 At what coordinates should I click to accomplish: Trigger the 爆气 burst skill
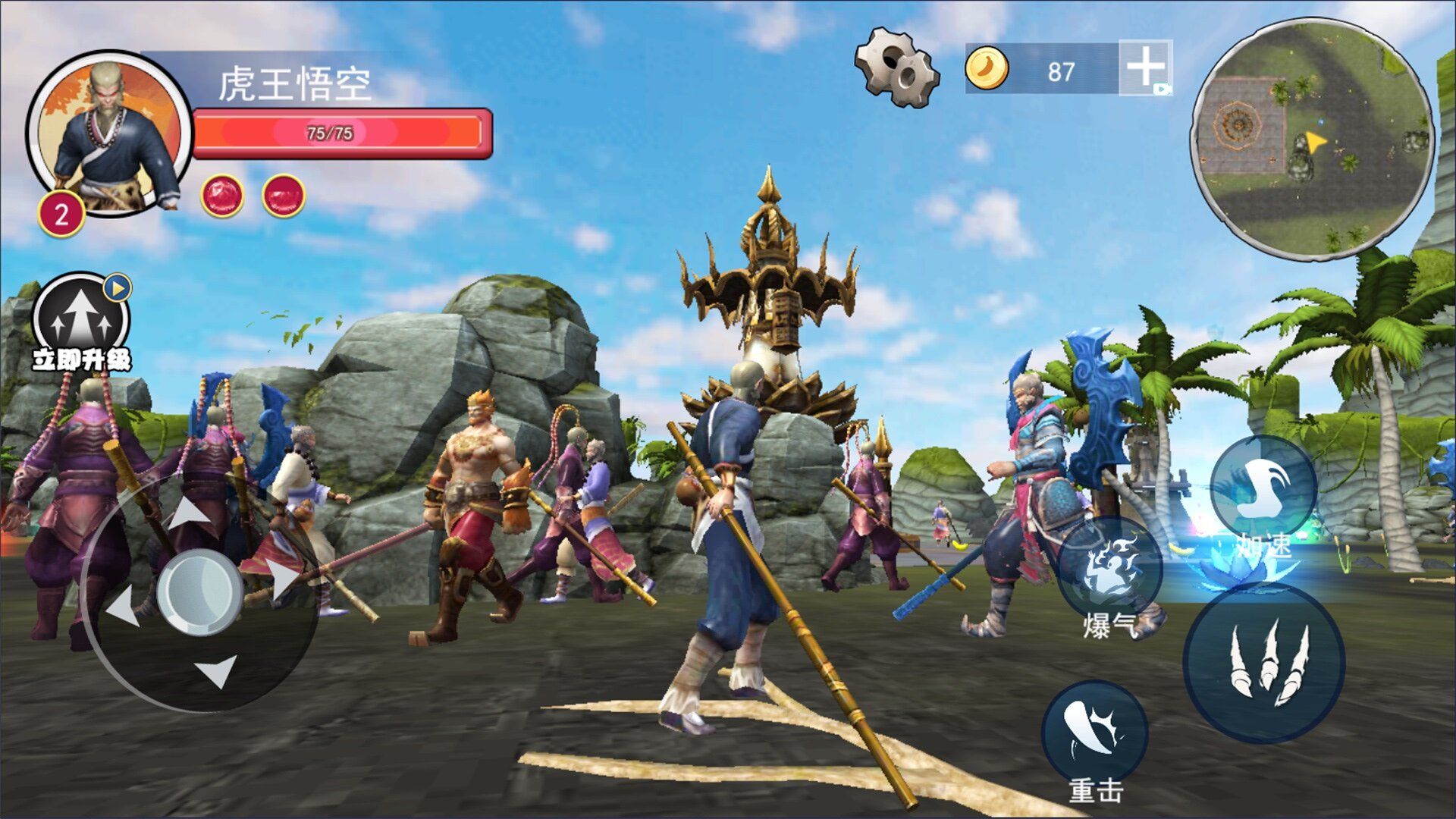click(1111, 570)
